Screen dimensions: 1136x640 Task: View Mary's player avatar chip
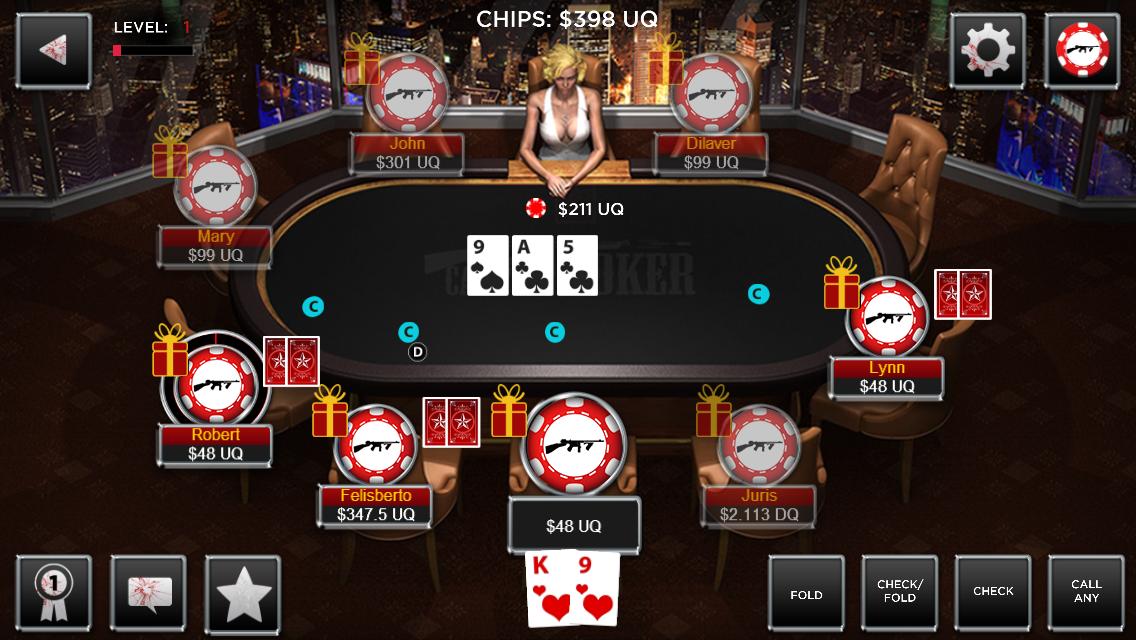(x=216, y=187)
